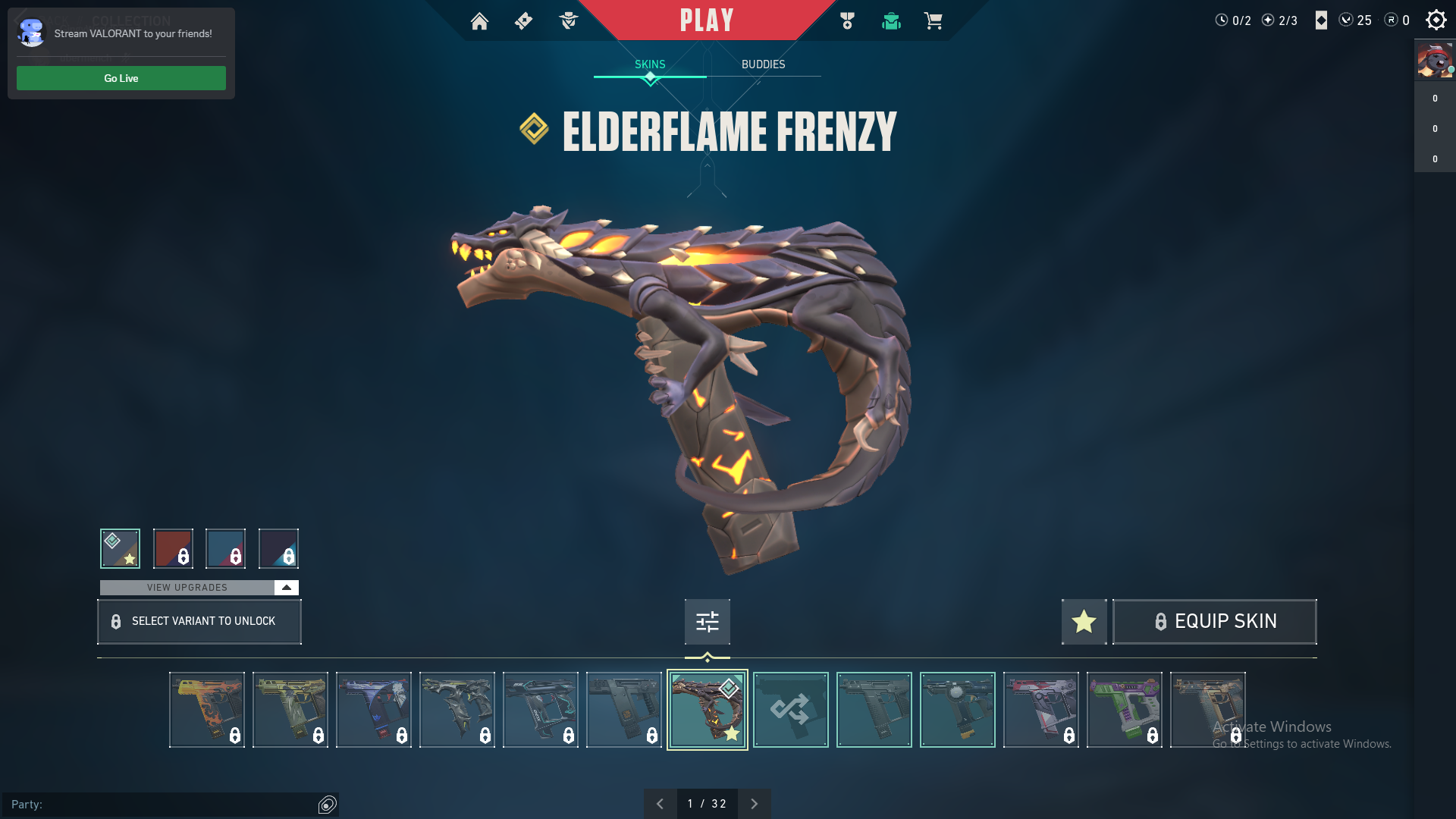
Task: Click the Equip Skin button
Action: click(1214, 622)
